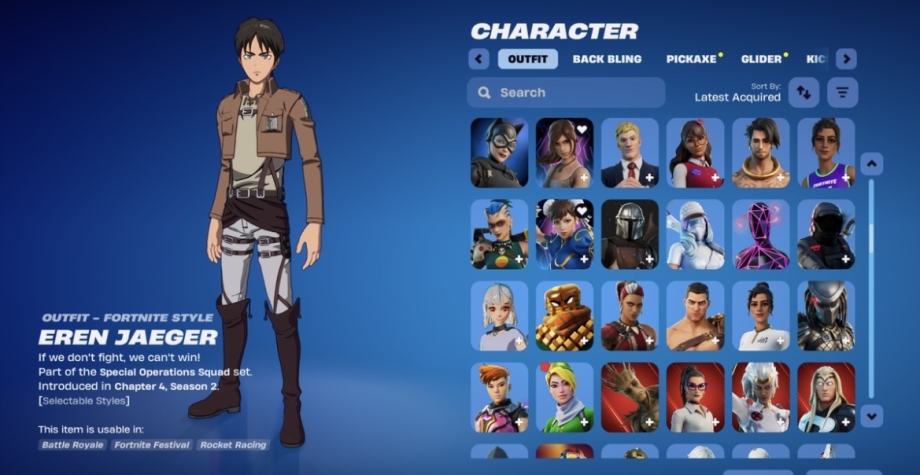Screen dimensions: 920x475
Task: Toggle the sort order arrows button
Action: pos(803,93)
